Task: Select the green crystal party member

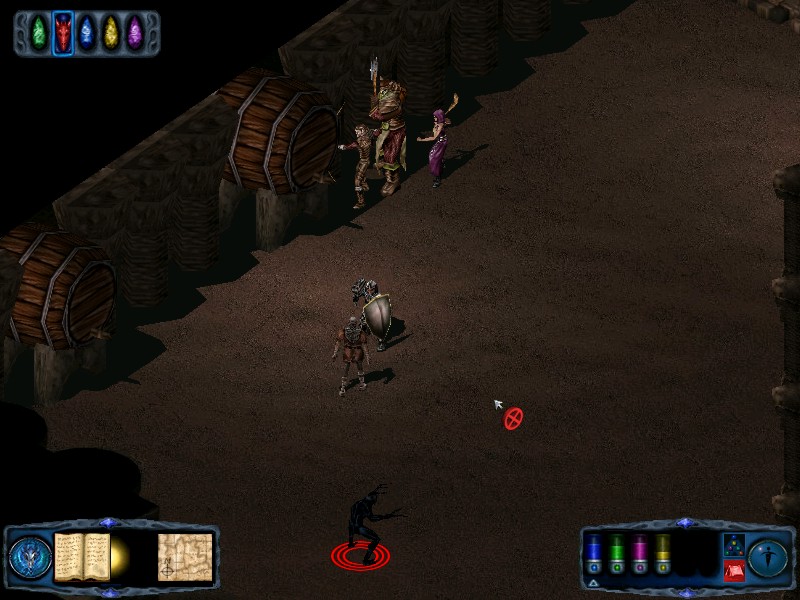Action: click(x=39, y=33)
